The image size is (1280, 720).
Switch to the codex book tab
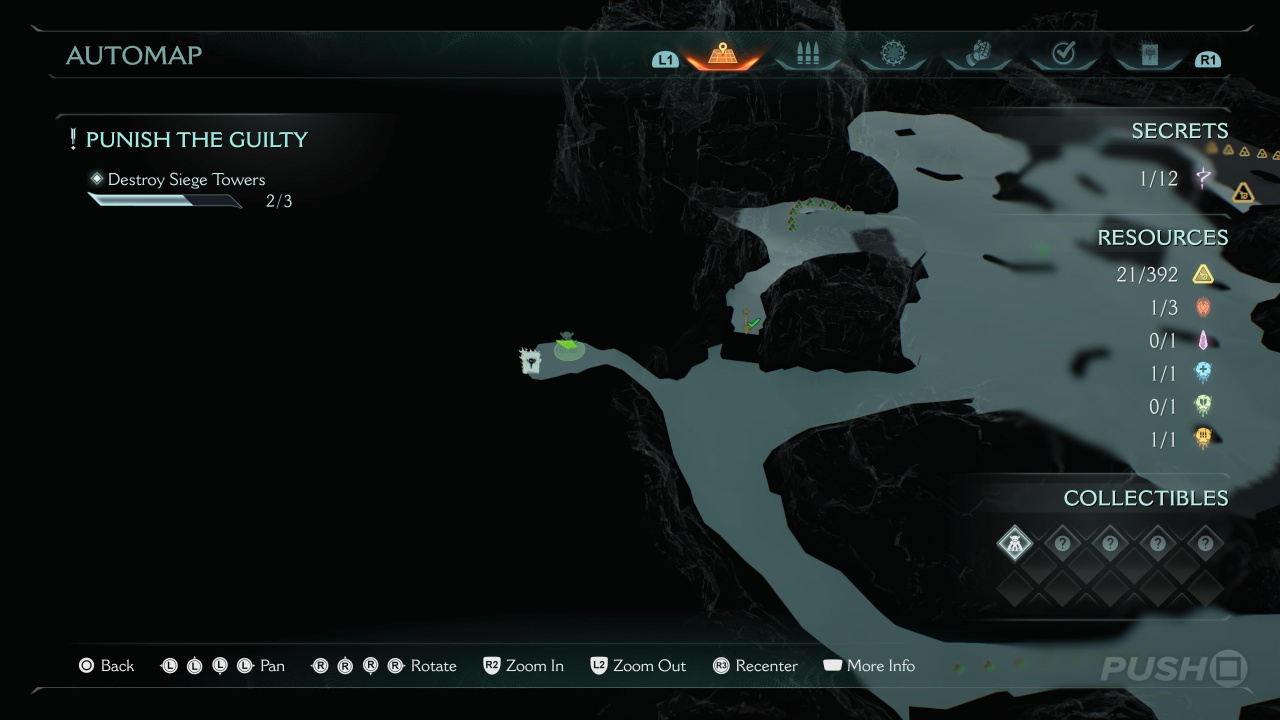(x=1149, y=55)
